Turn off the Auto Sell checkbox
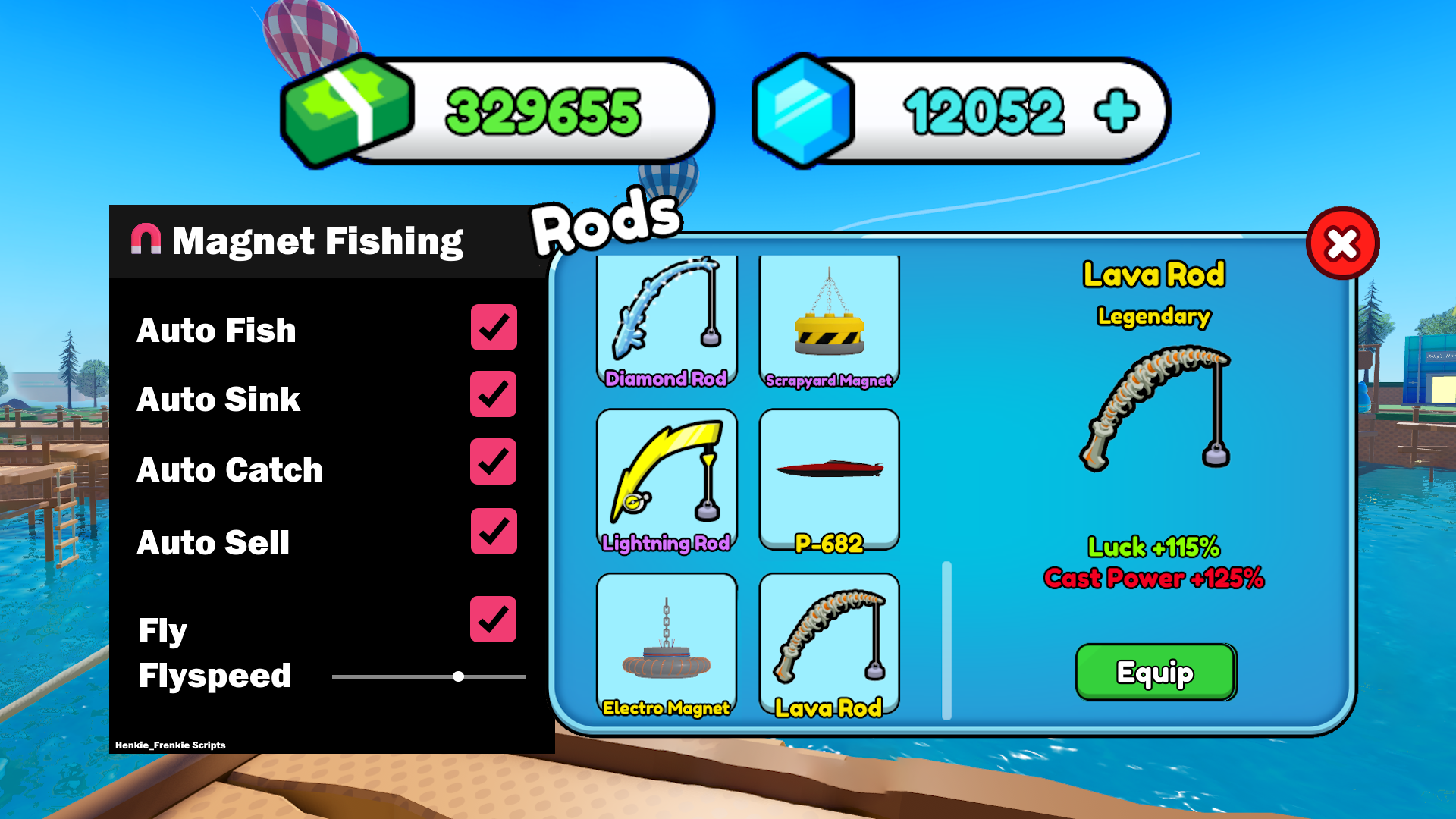Image resolution: width=1456 pixels, height=819 pixels. click(494, 531)
